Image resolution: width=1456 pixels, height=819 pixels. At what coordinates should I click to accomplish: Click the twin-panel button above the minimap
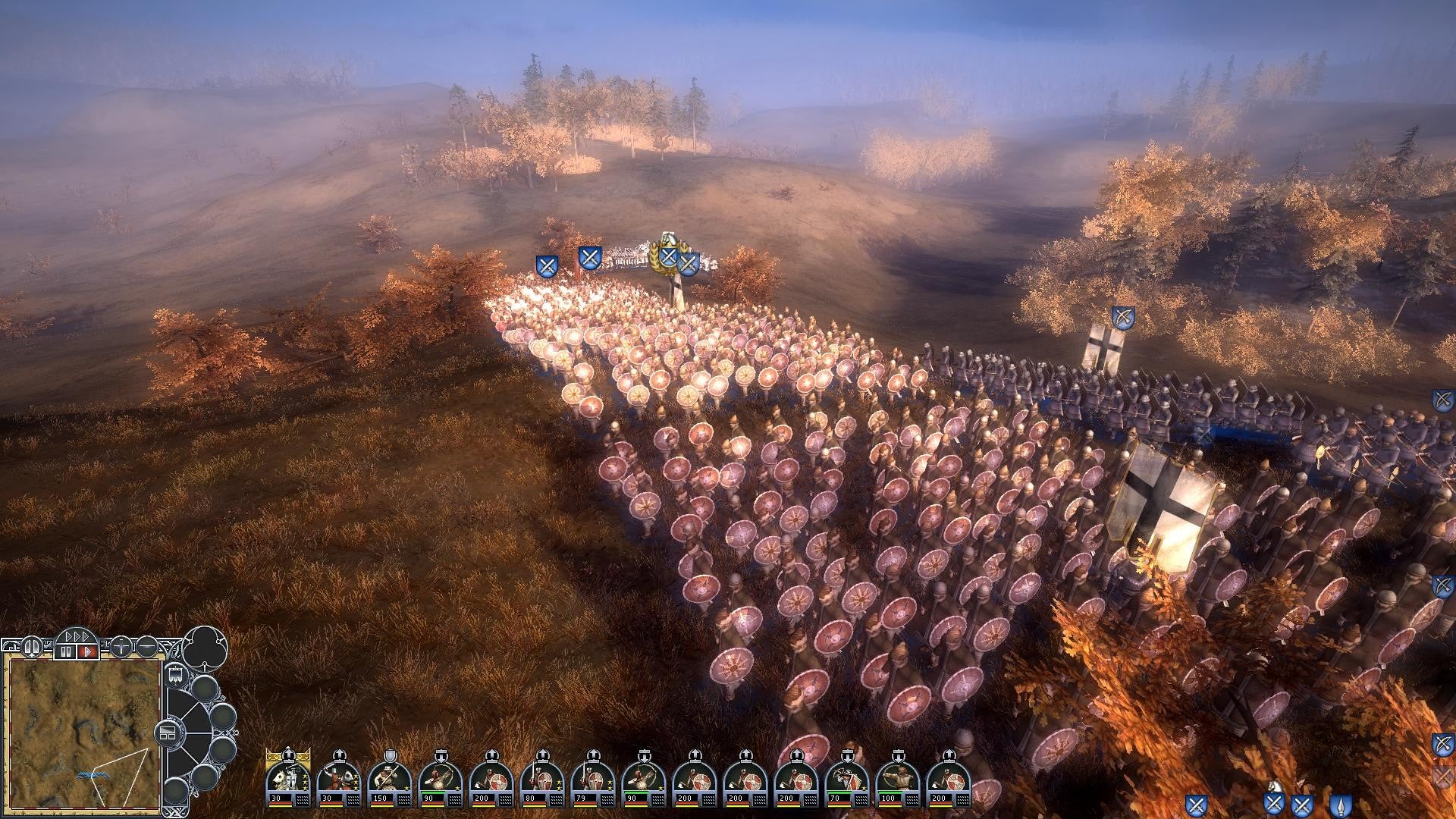33,647
